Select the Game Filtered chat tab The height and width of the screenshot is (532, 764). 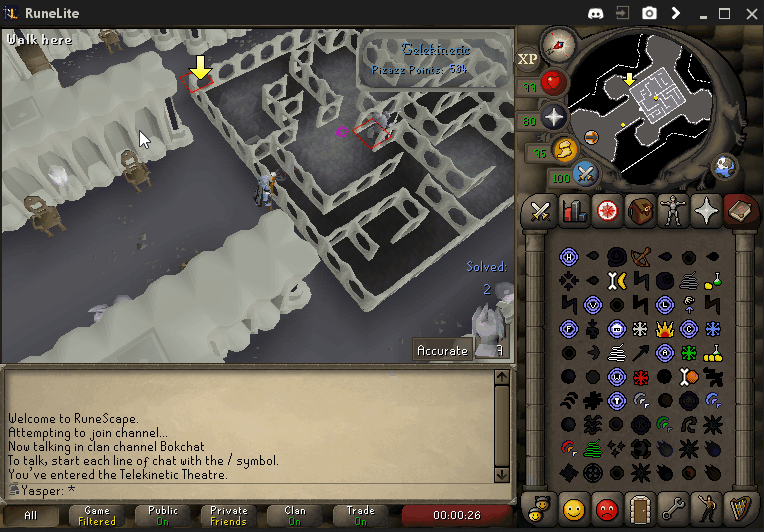[x=97, y=515]
